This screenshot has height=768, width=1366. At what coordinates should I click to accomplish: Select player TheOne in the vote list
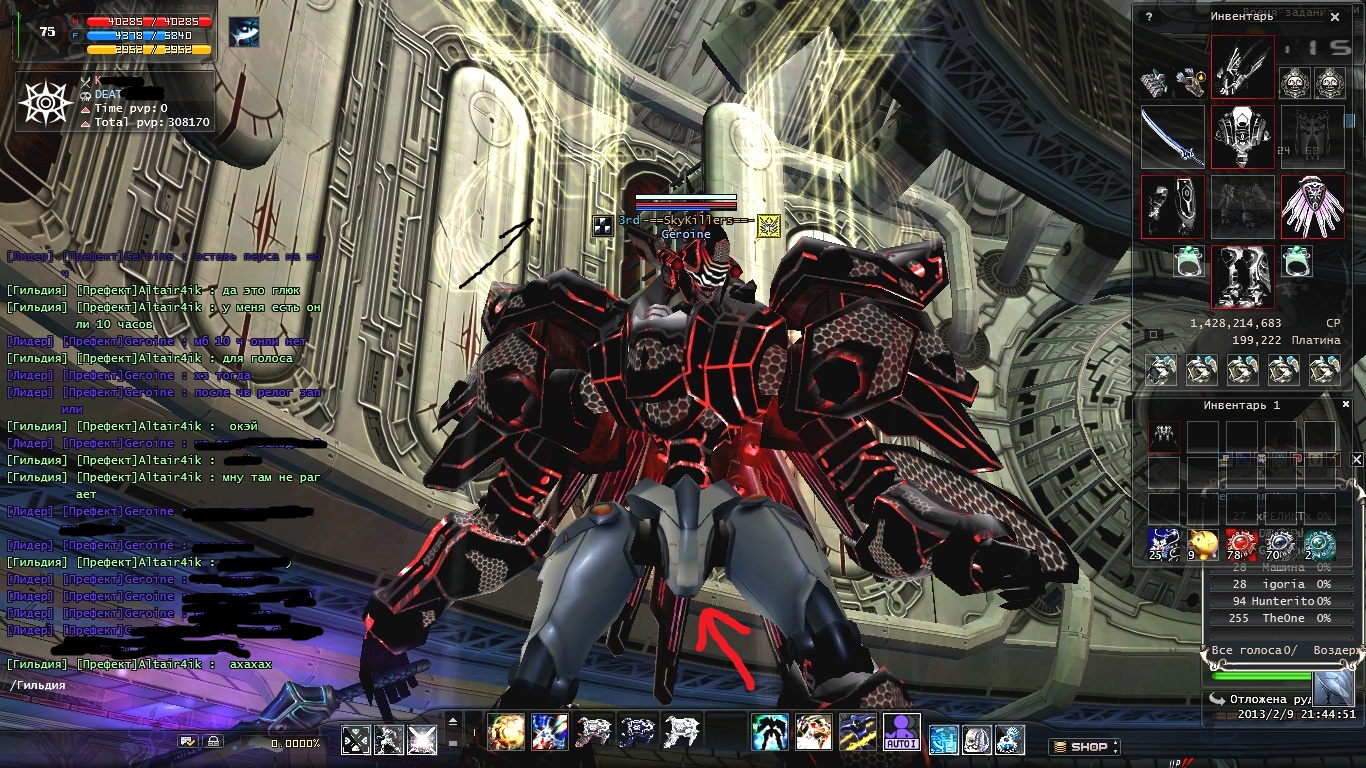point(1282,618)
